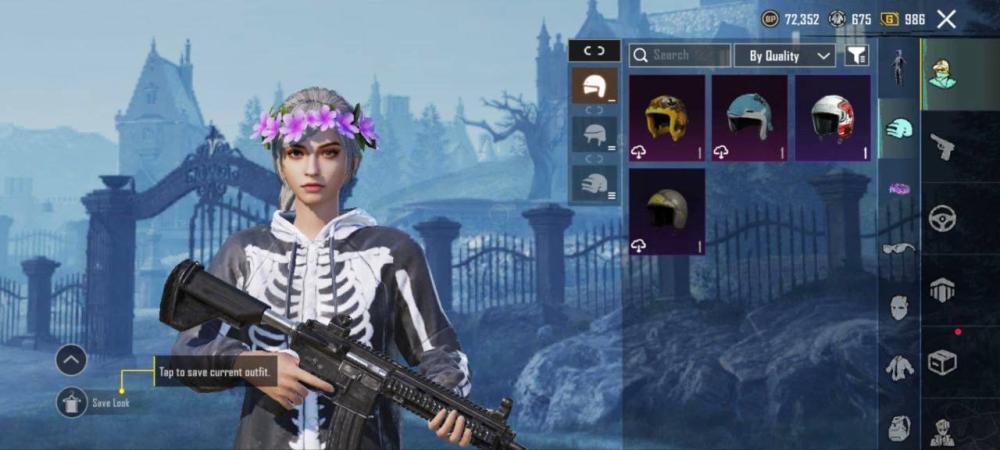
Task: Select the level 1 helmet slot
Action: (594, 87)
